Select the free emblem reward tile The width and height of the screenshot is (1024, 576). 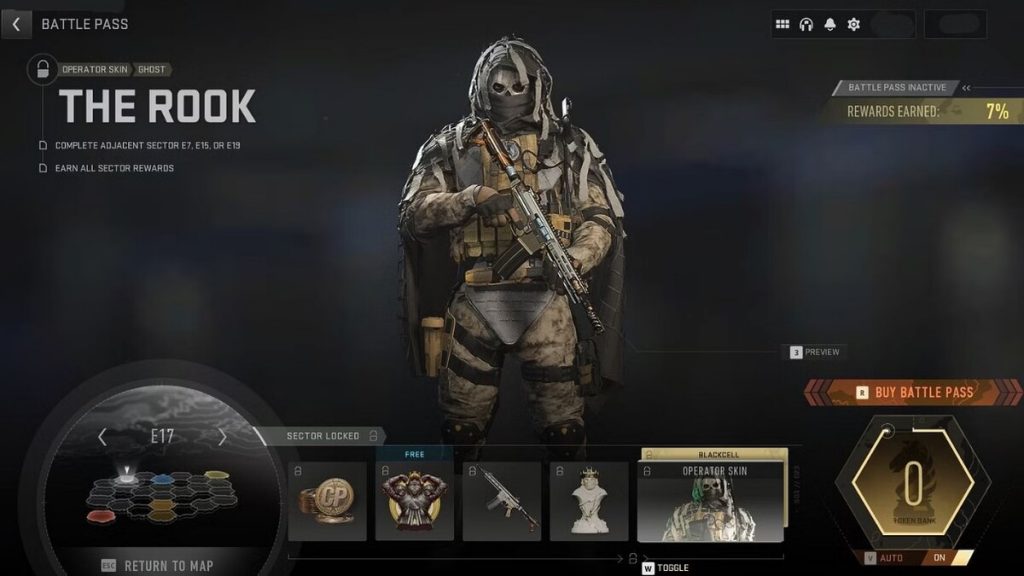(x=414, y=501)
